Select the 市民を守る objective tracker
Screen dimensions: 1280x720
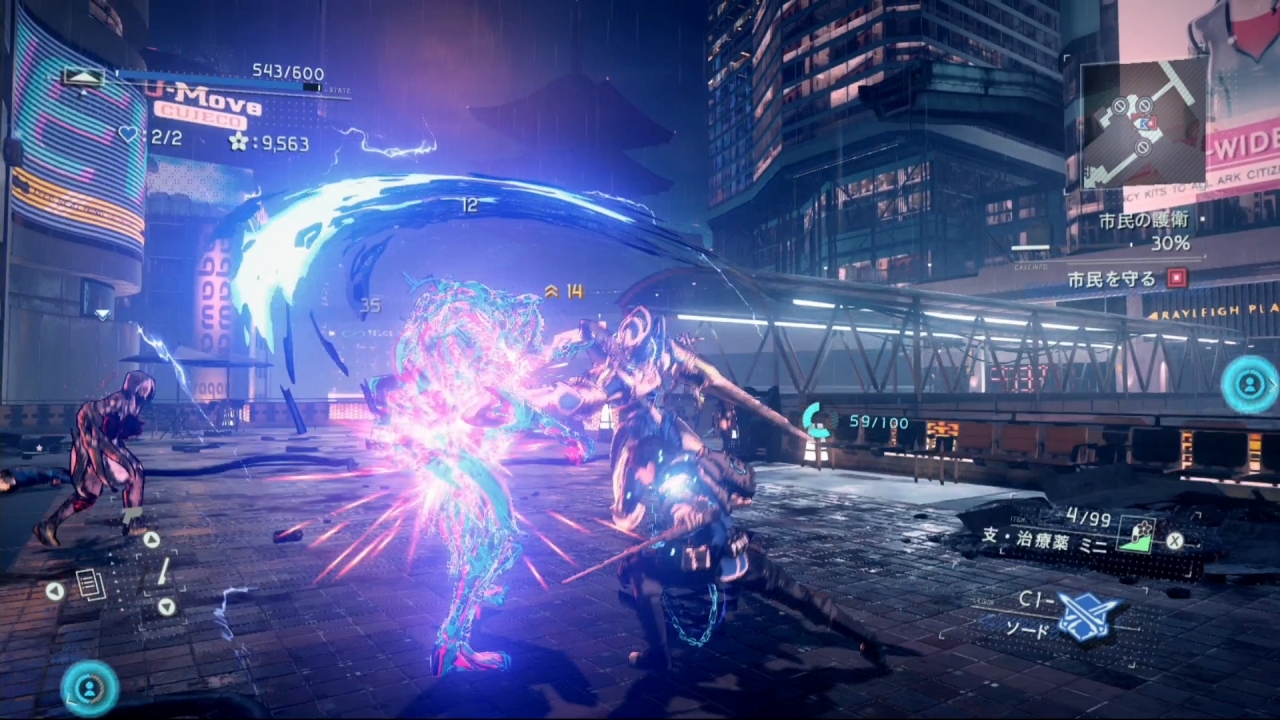1126,279
